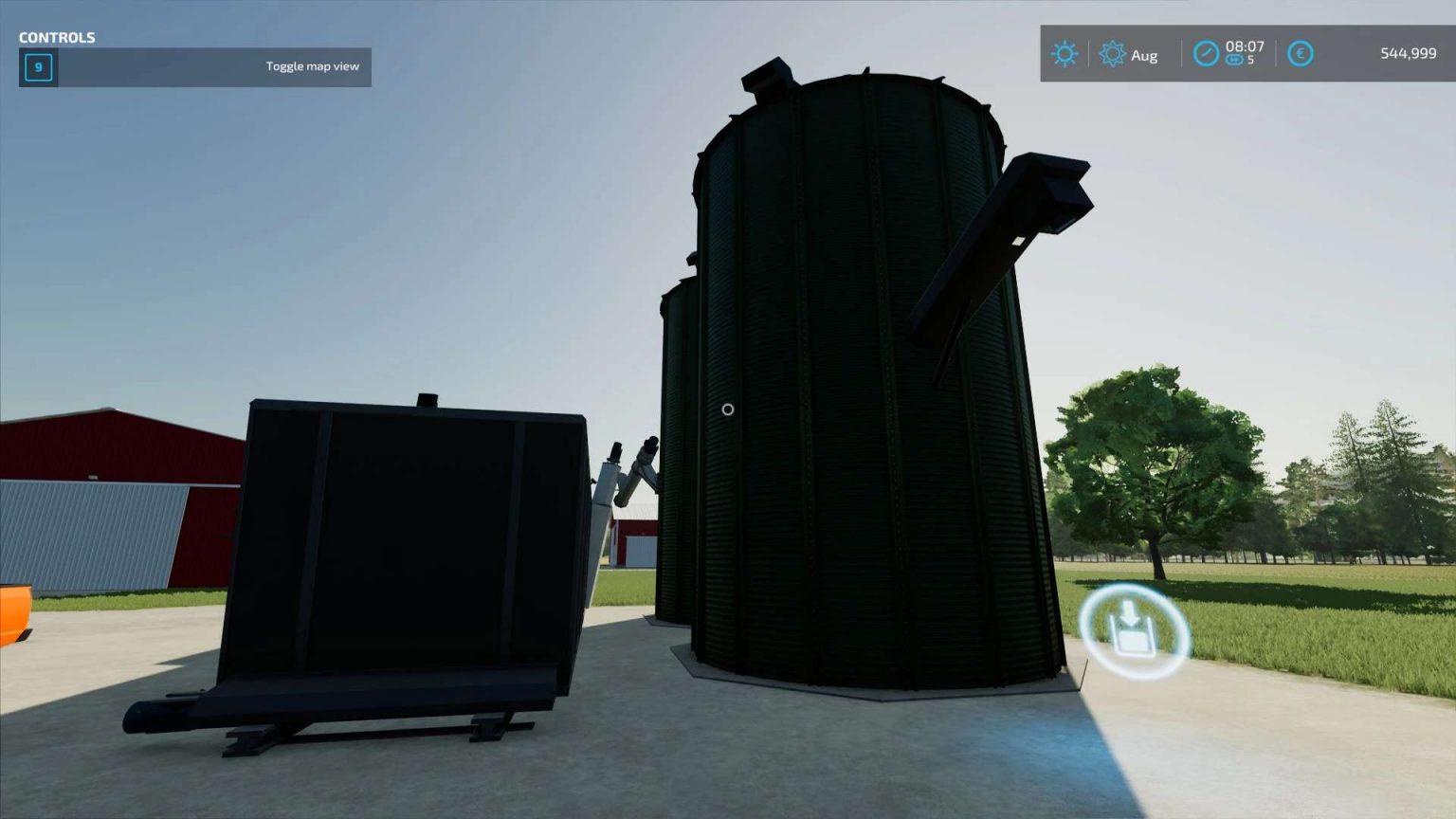1456x819 pixels.
Task: Click the small interaction dot on the silo
Action: click(727, 409)
